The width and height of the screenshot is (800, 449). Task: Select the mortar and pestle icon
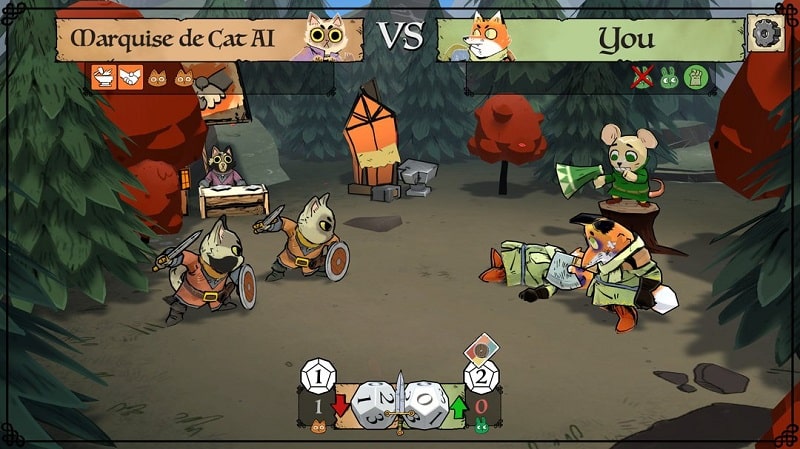(x=103, y=76)
